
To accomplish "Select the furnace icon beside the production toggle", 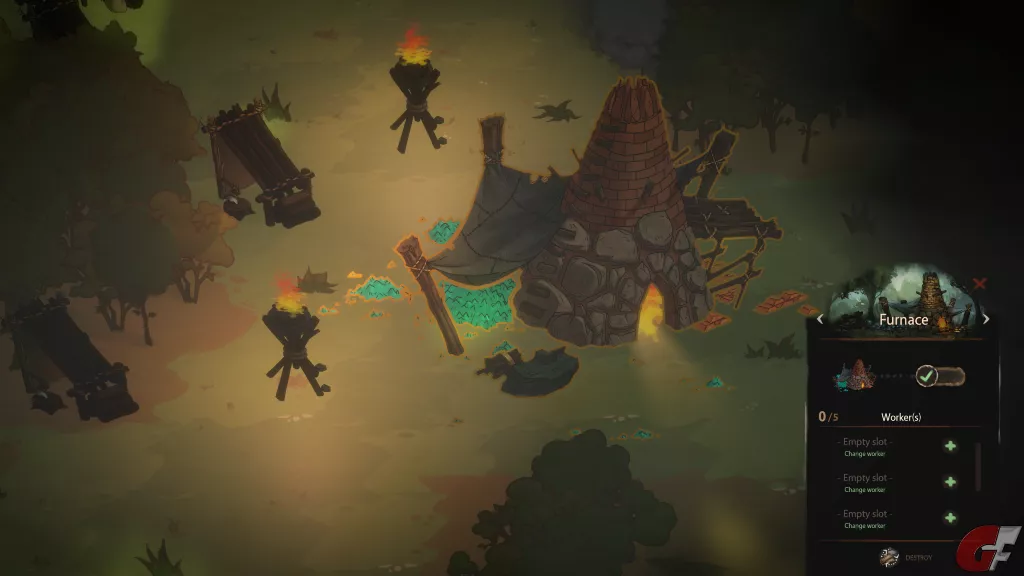I will pos(854,377).
